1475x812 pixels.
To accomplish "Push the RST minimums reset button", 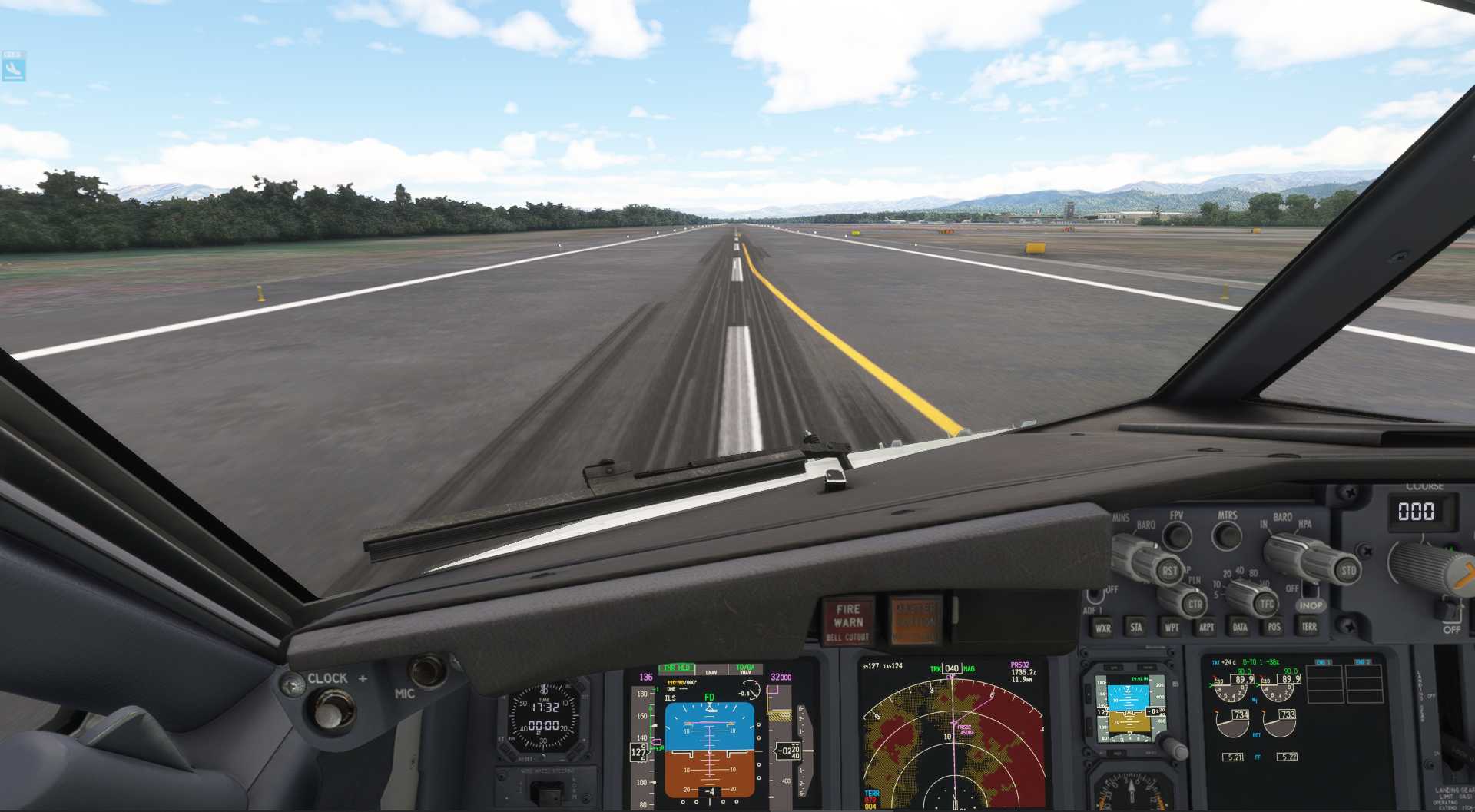I will [1169, 571].
